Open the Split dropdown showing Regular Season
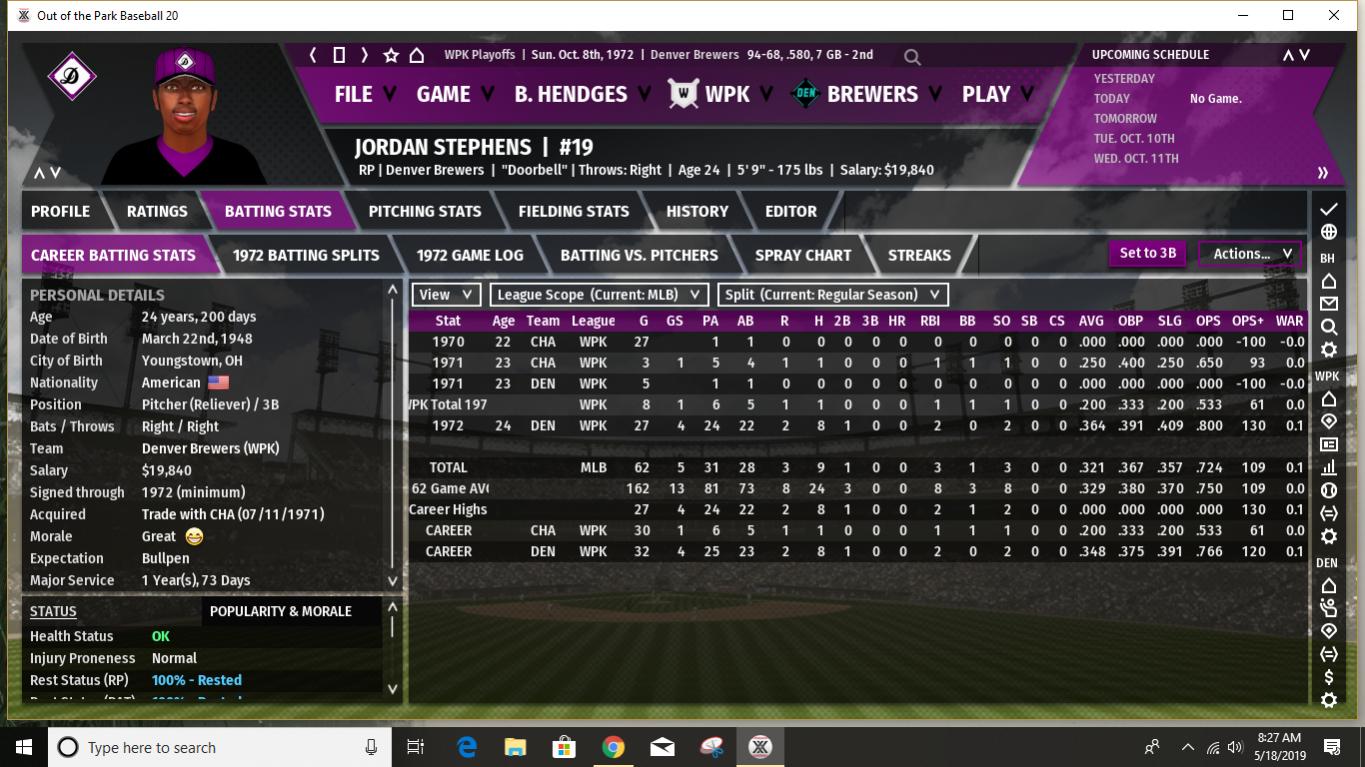 pos(827,294)
